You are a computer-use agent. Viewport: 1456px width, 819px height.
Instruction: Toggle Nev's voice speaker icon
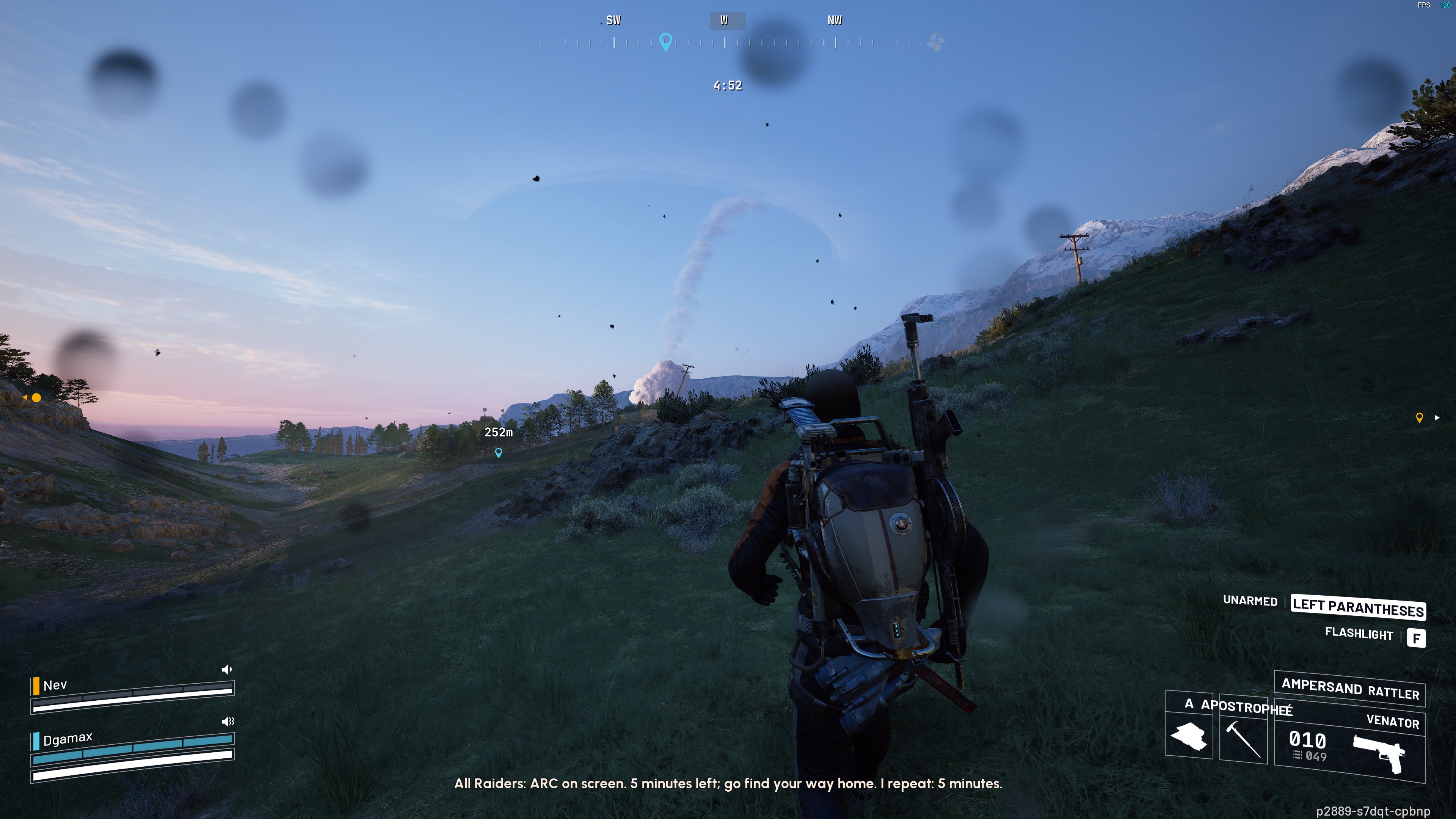coord(227,670)
